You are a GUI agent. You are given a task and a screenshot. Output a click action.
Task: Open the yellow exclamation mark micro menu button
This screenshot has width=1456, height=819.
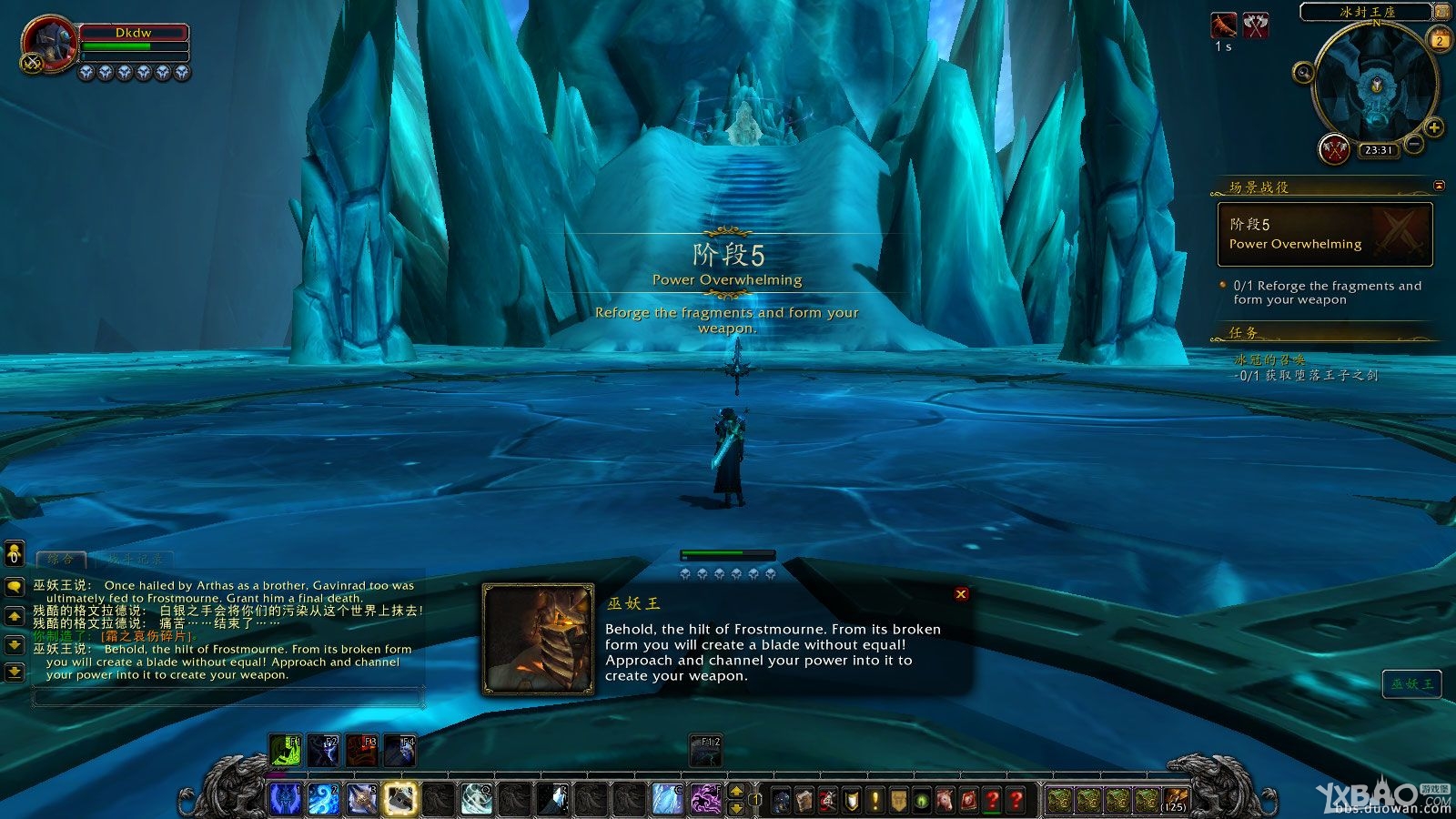point(875,800)
